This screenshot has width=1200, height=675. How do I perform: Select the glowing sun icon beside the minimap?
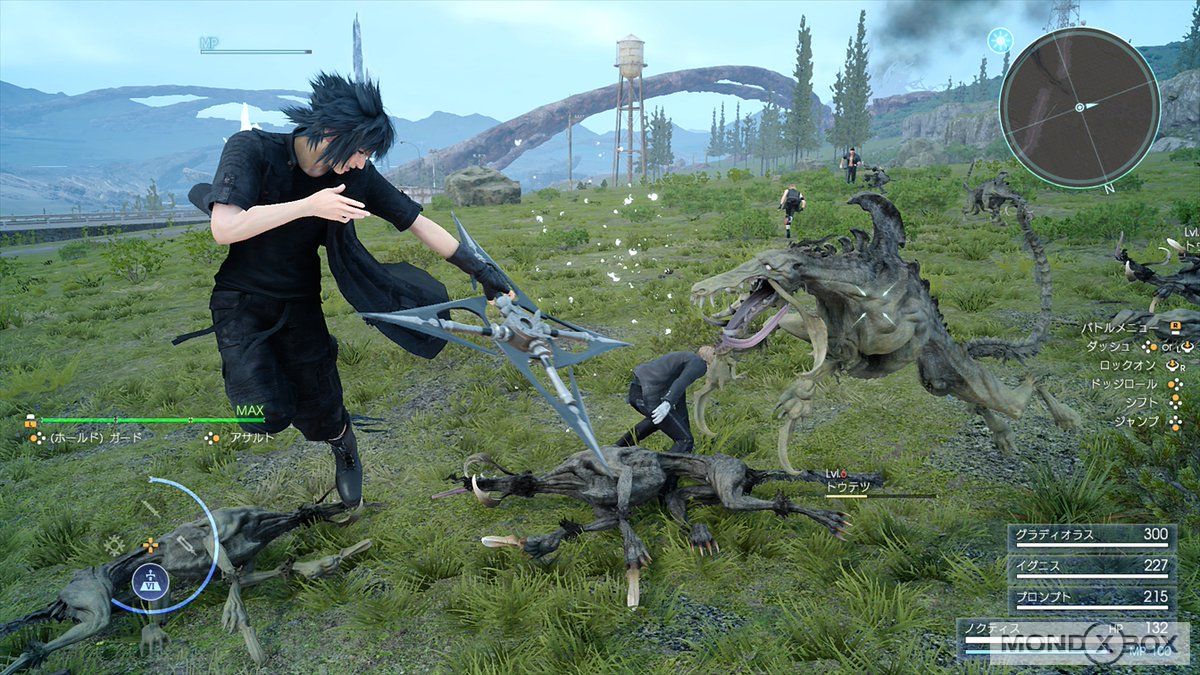click(999, 40)
